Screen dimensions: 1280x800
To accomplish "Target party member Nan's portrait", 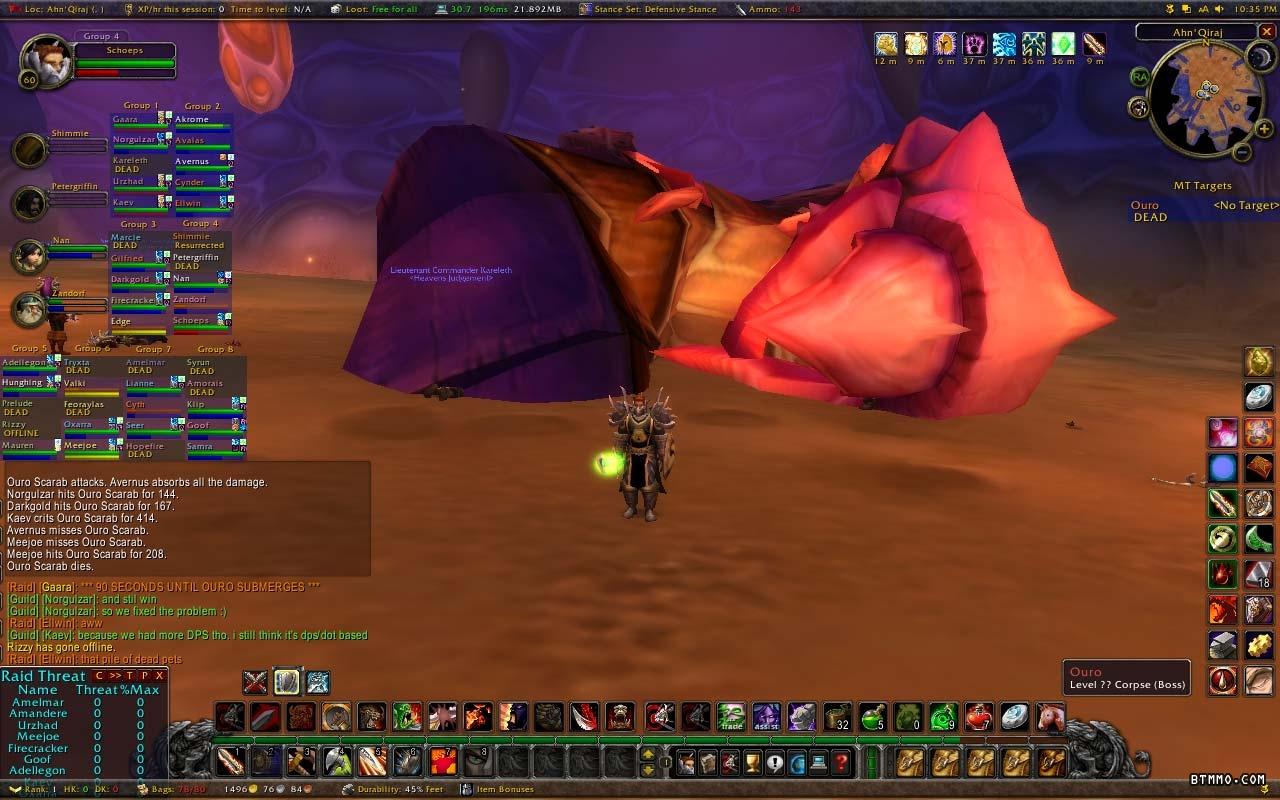I will [x=29, y=257].
